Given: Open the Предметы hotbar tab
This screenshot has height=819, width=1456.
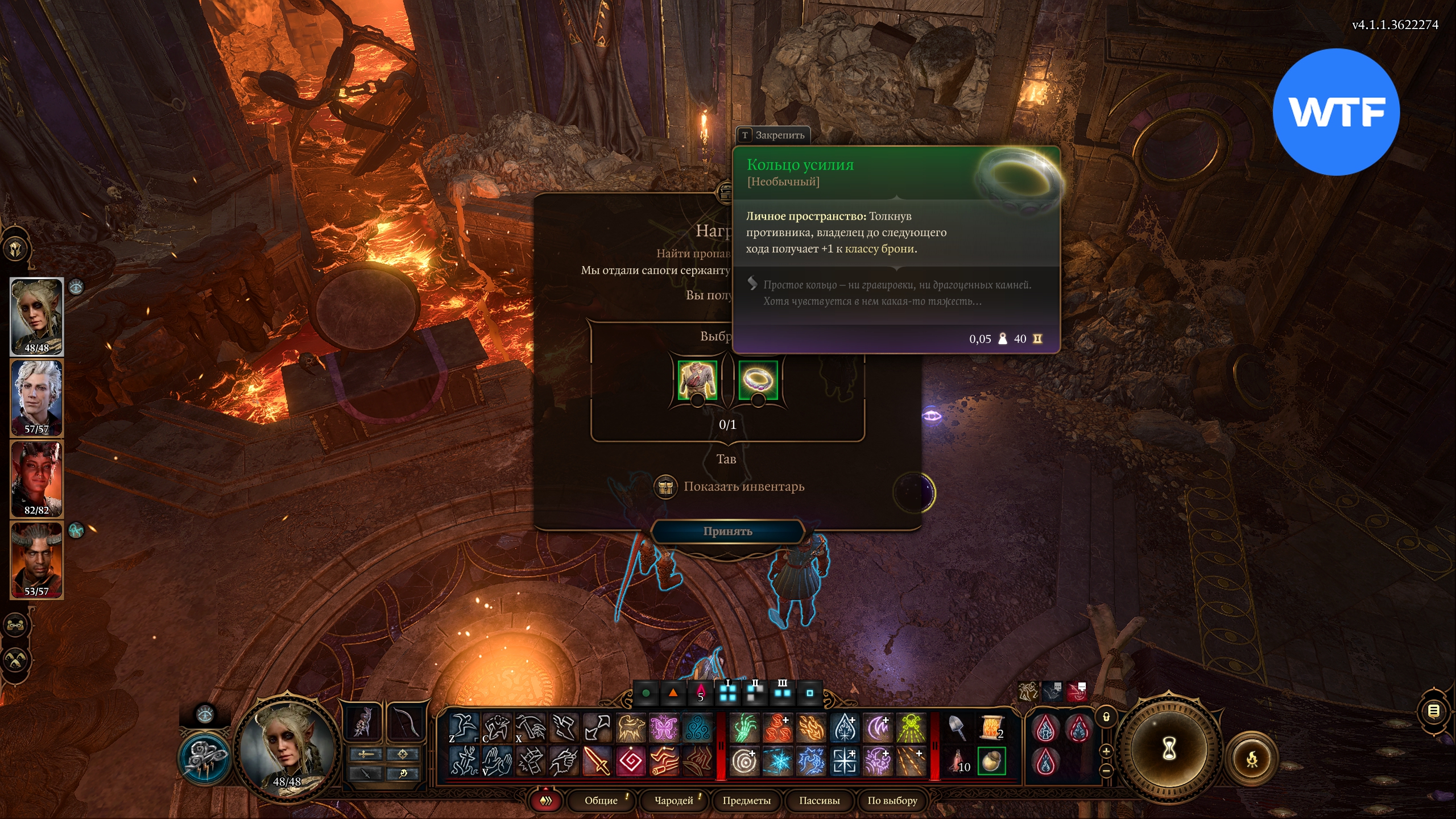Looking at the screenshot, I should coord(746,801).
